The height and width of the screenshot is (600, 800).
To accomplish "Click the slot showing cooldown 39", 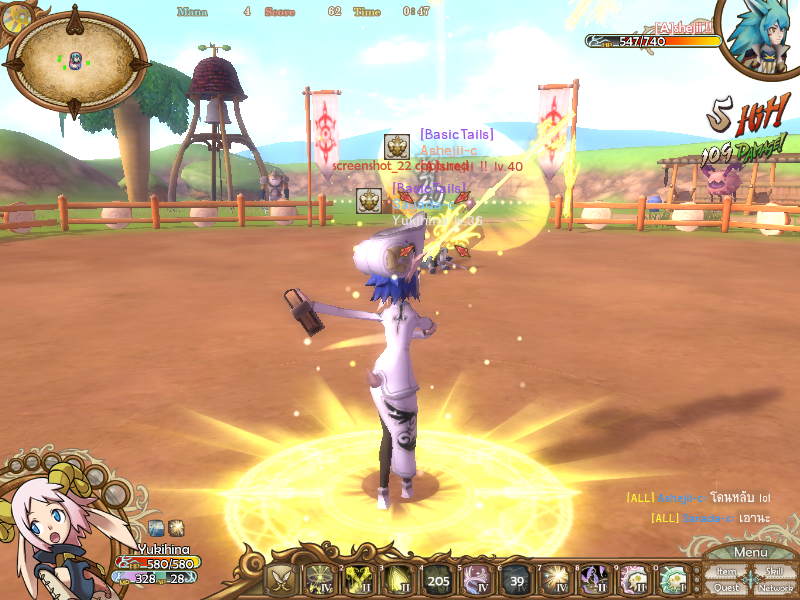I will (515, 579).
